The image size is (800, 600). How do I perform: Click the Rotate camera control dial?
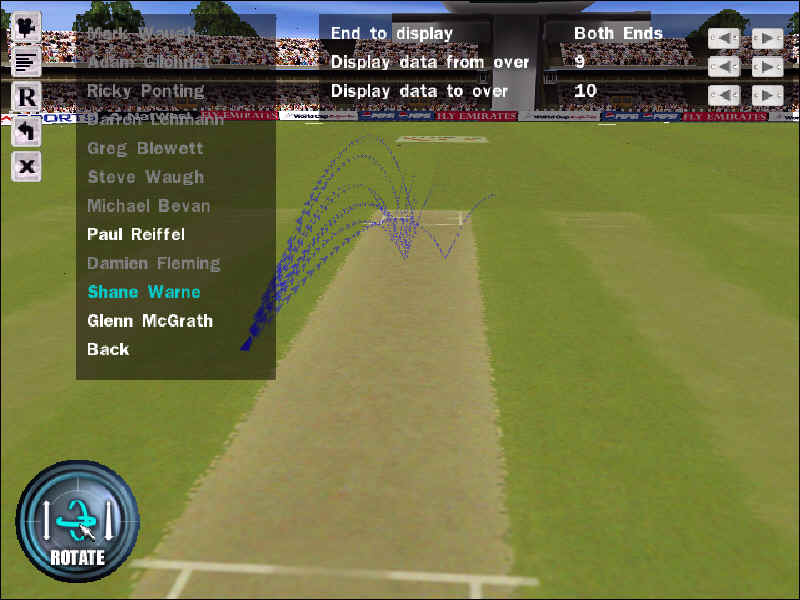tap(77, 520)
